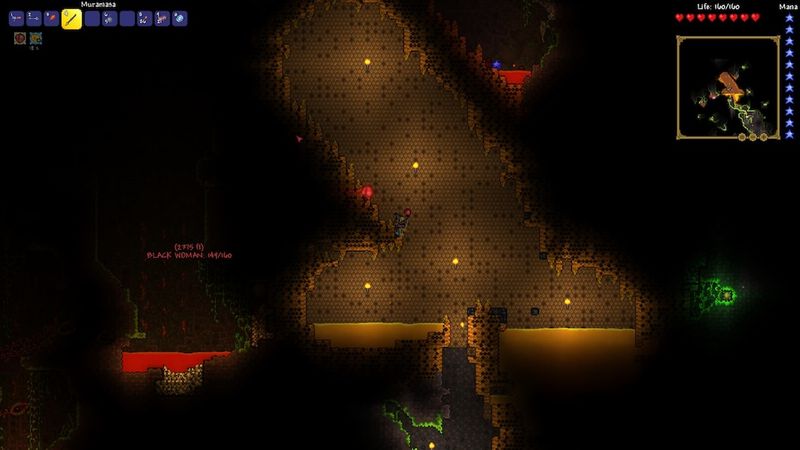Click the gold-framed minimap
Viewport: 800px width, 450px height.
(727, 87)
